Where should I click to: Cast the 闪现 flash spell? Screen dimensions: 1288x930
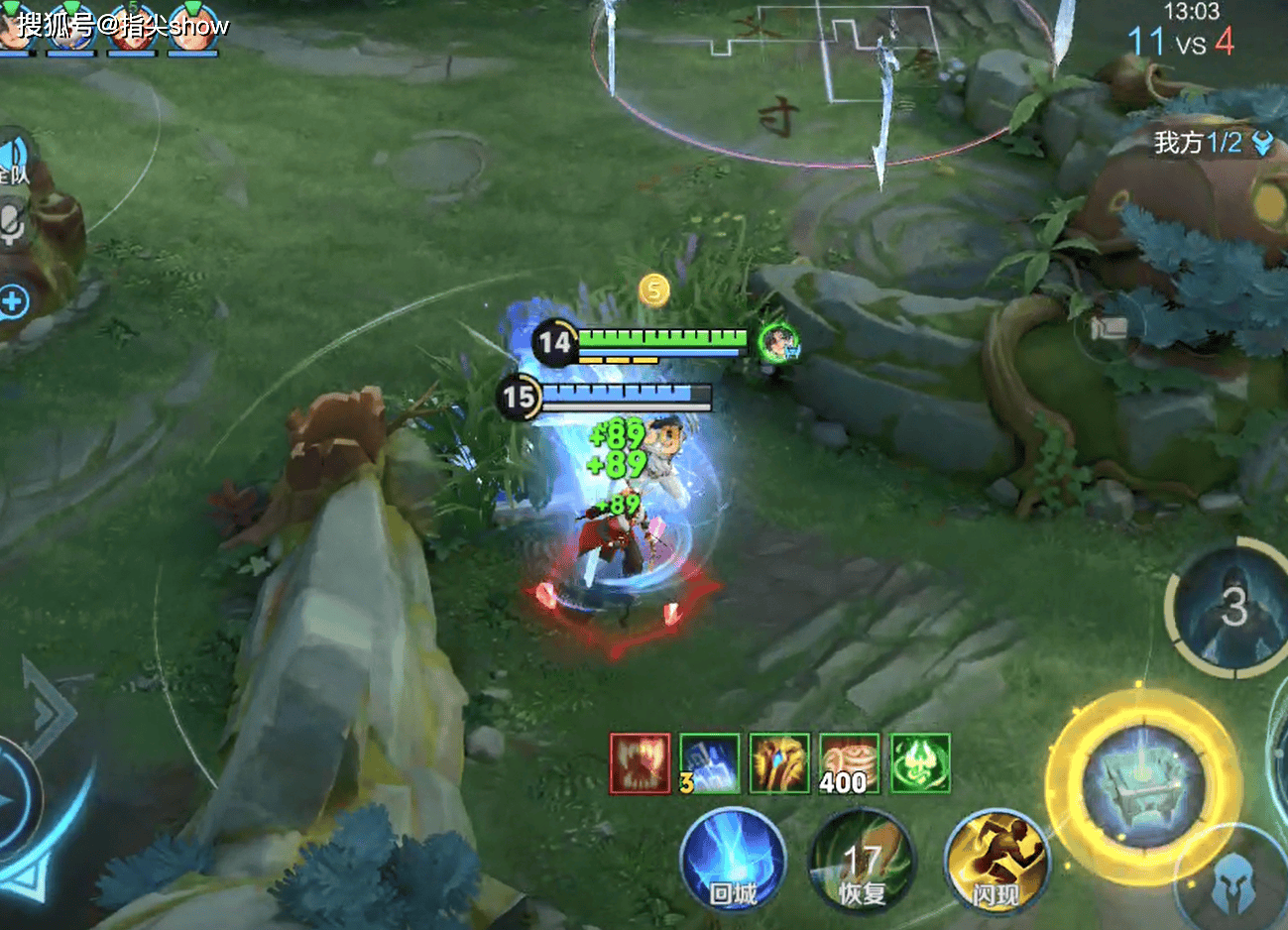pos(995,861)
